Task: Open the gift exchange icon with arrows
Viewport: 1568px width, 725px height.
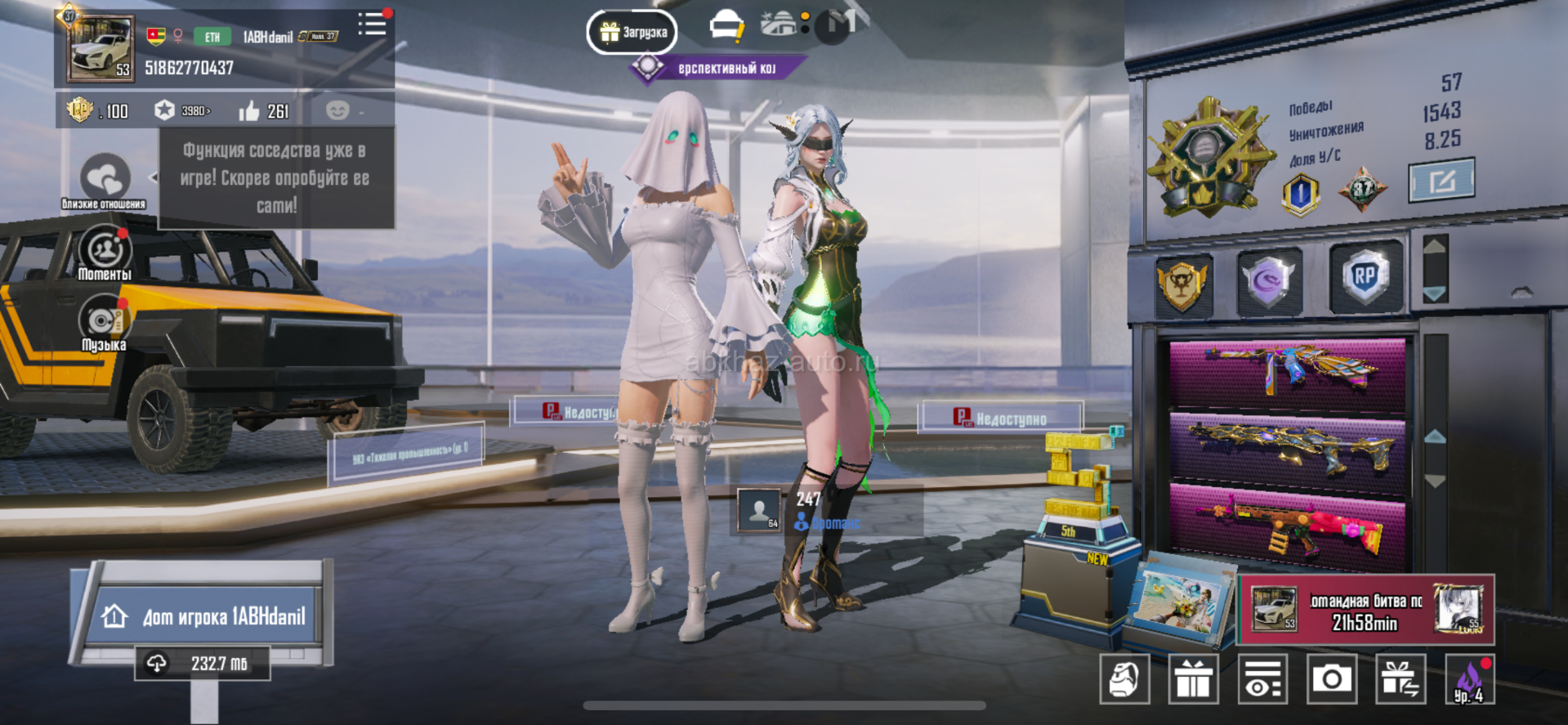Action: 1400,678
